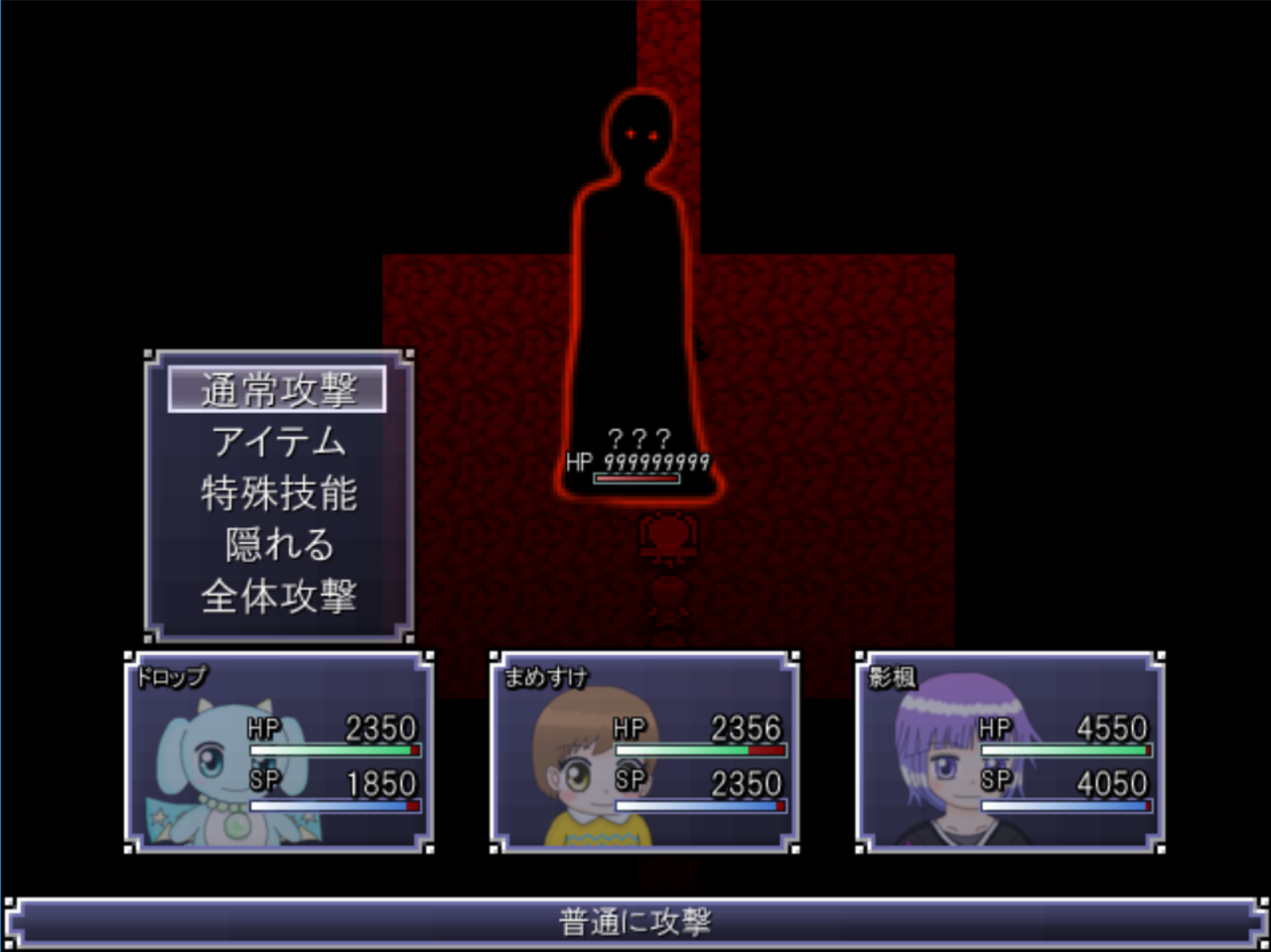1271x952 pixels.
Task: Open the 特殊技能 skill command
Action: [278, 493]
